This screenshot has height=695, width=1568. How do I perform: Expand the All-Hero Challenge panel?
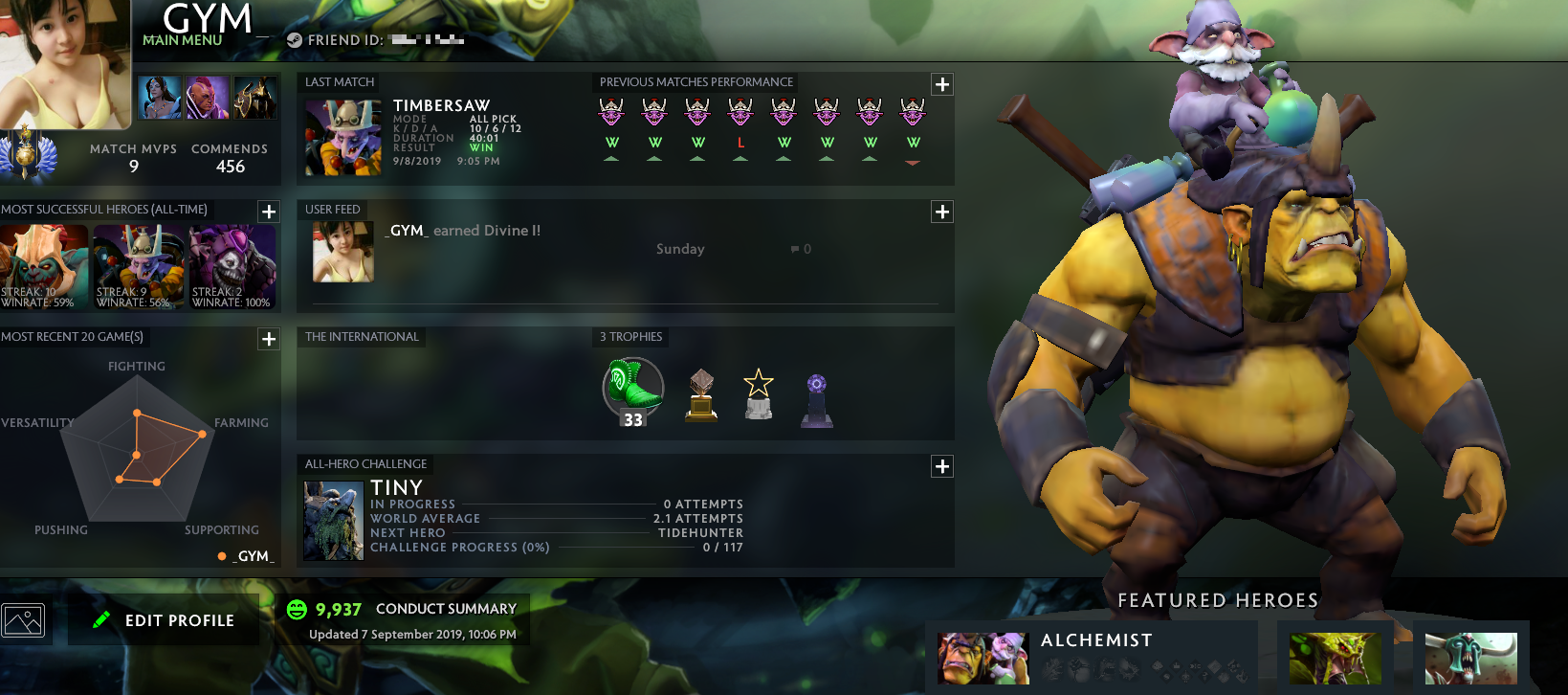tap(941, 466)
